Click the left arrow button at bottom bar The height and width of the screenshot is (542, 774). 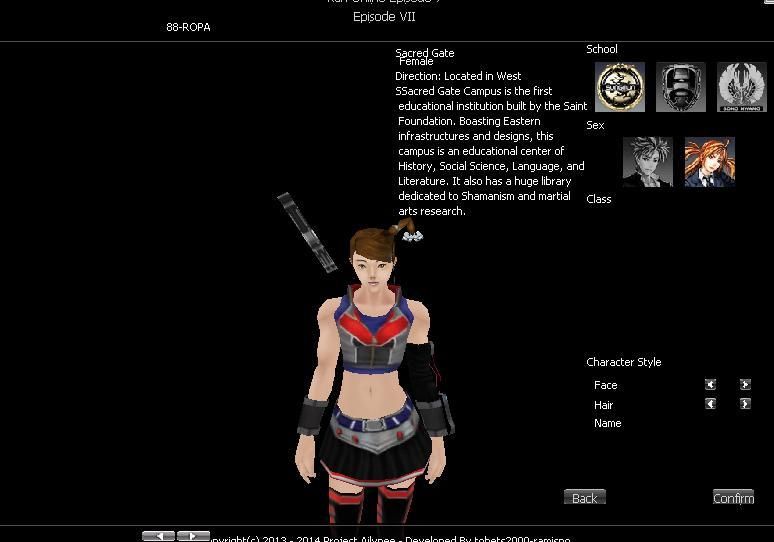tap(158, 536)
